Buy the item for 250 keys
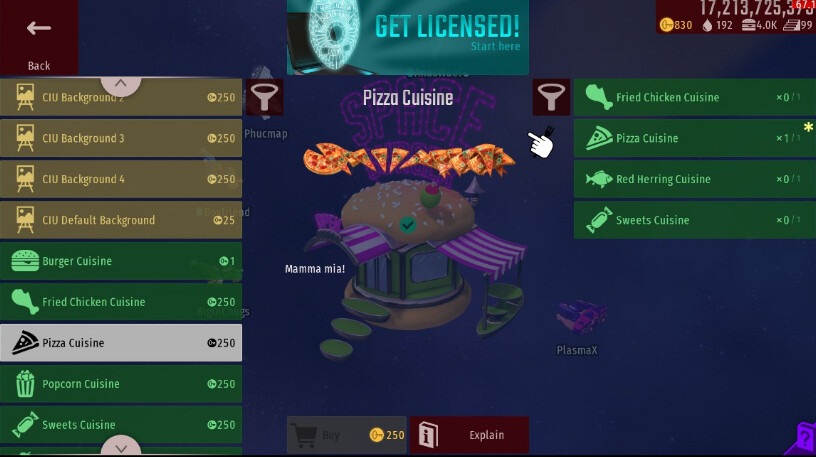The height and width of the screenshot is (457, 816). (x=347, y=435)
